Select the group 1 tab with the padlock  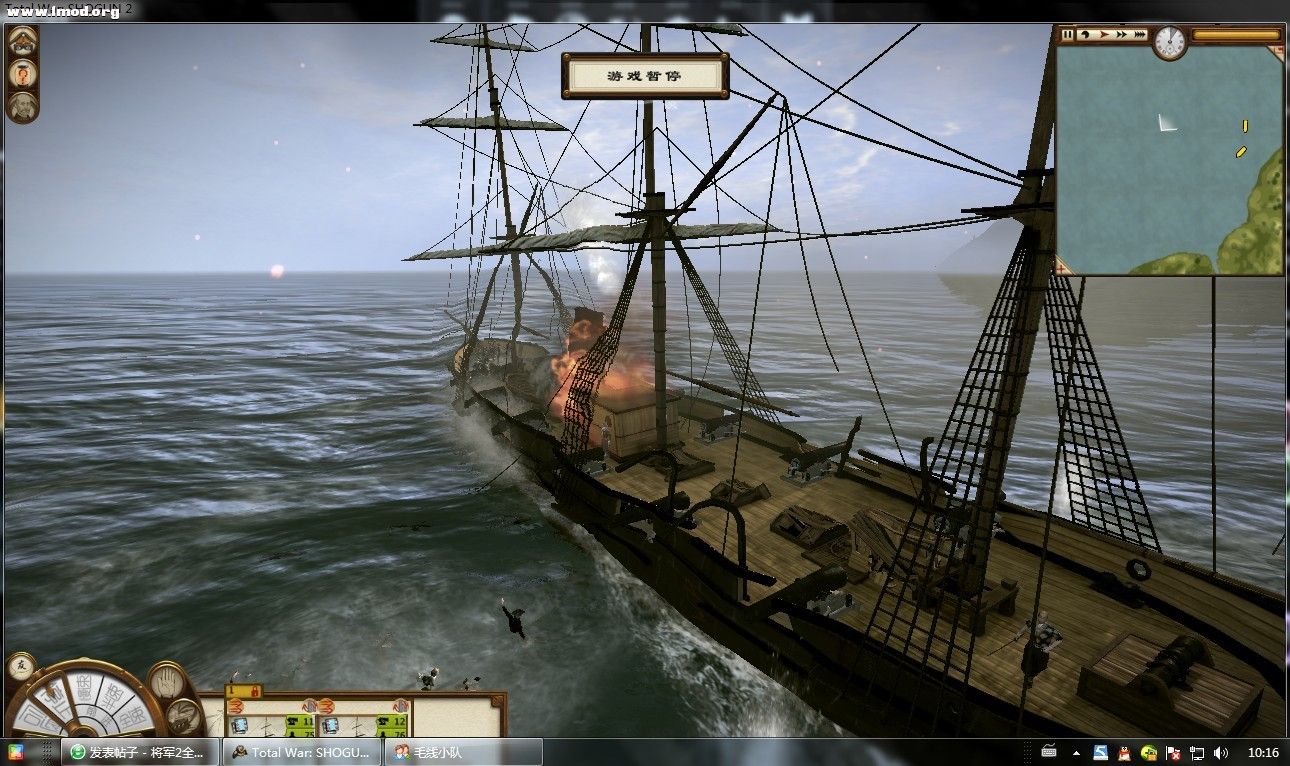point(243,690)
